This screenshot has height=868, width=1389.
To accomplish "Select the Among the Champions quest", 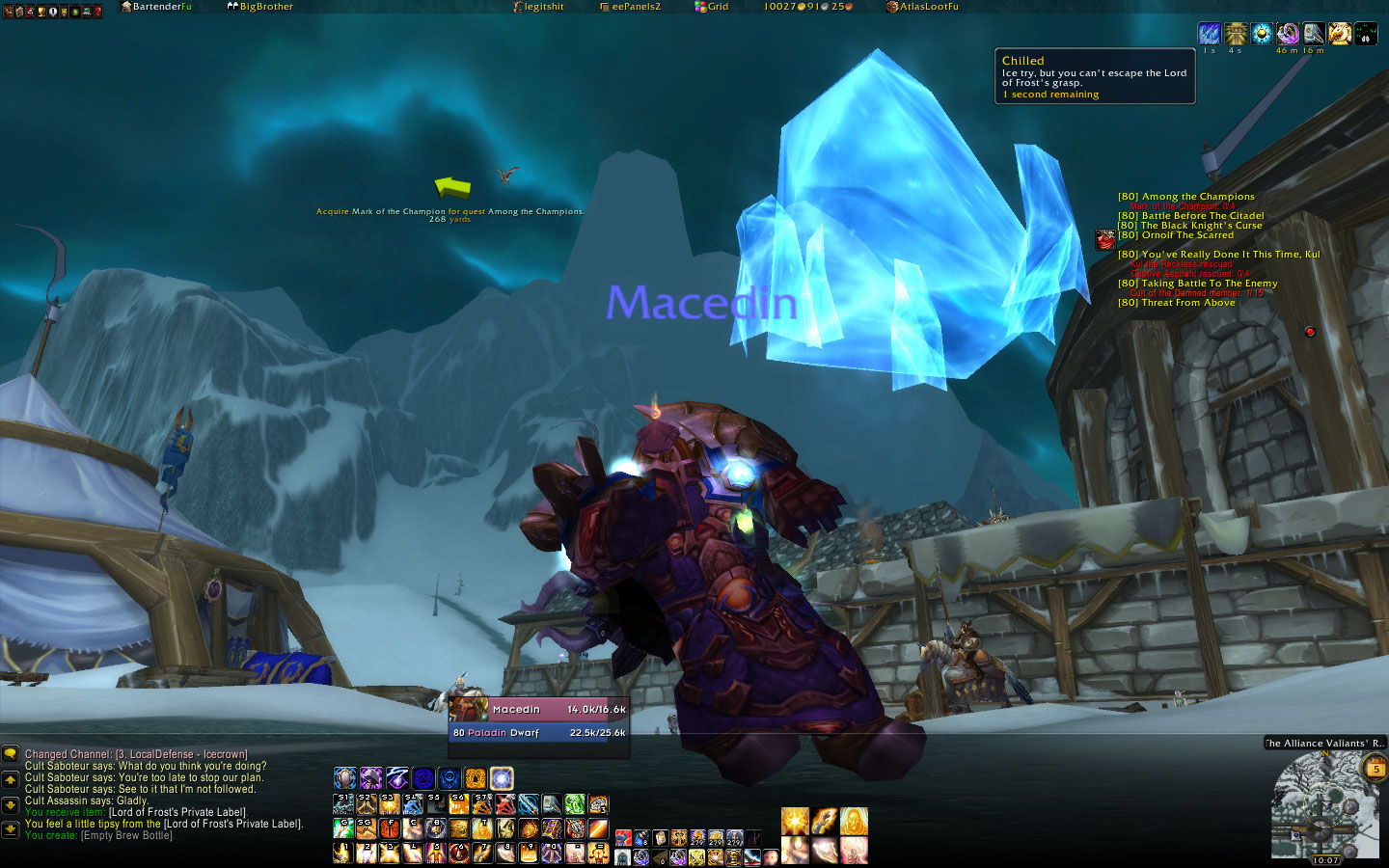I will coord(1186,197).
